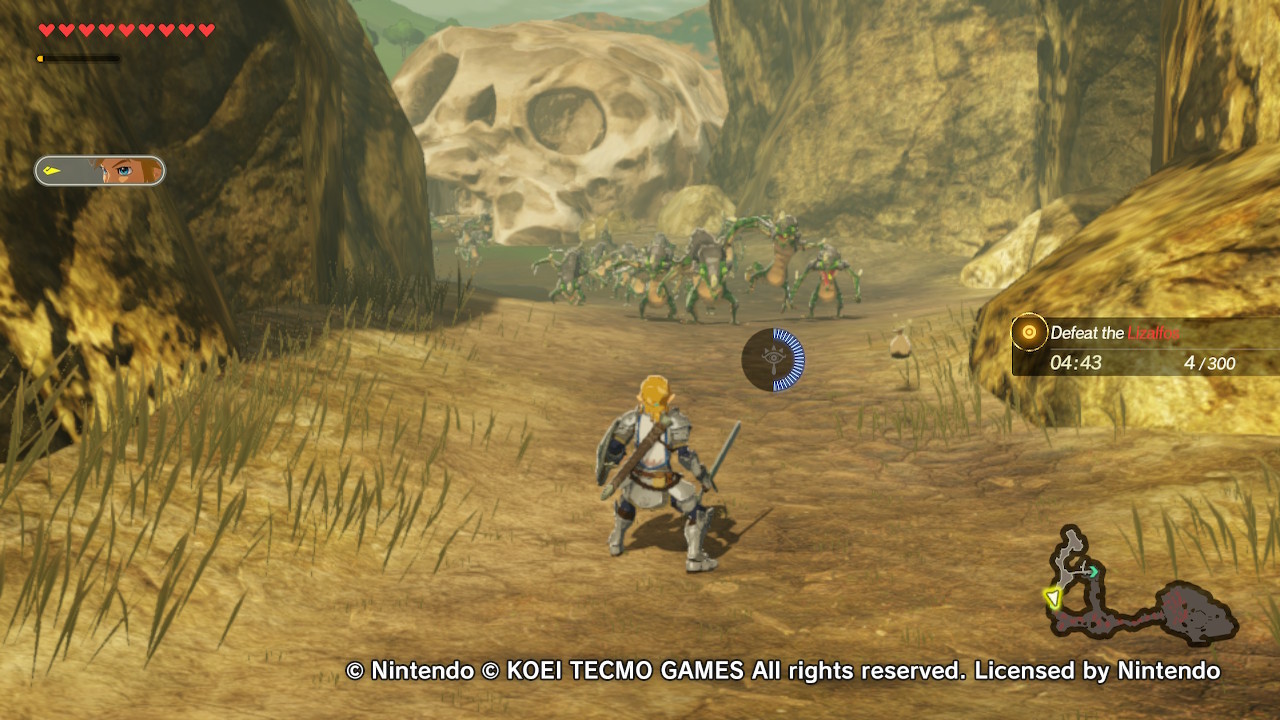Click the last heart in the health row
Viewport: 1280px width, 720px height.
coord(207,29)
